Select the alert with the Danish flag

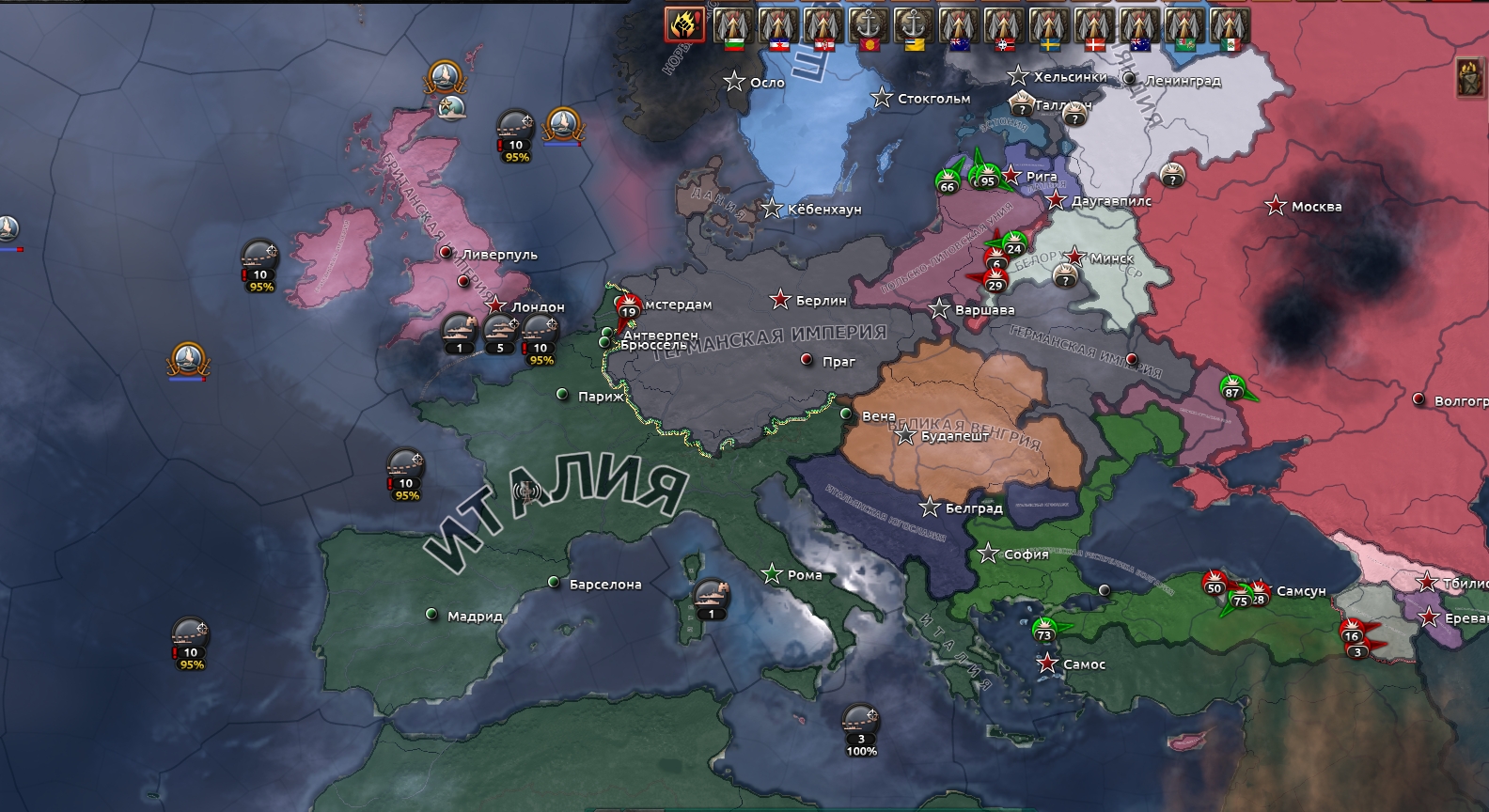coord(1093,26)
